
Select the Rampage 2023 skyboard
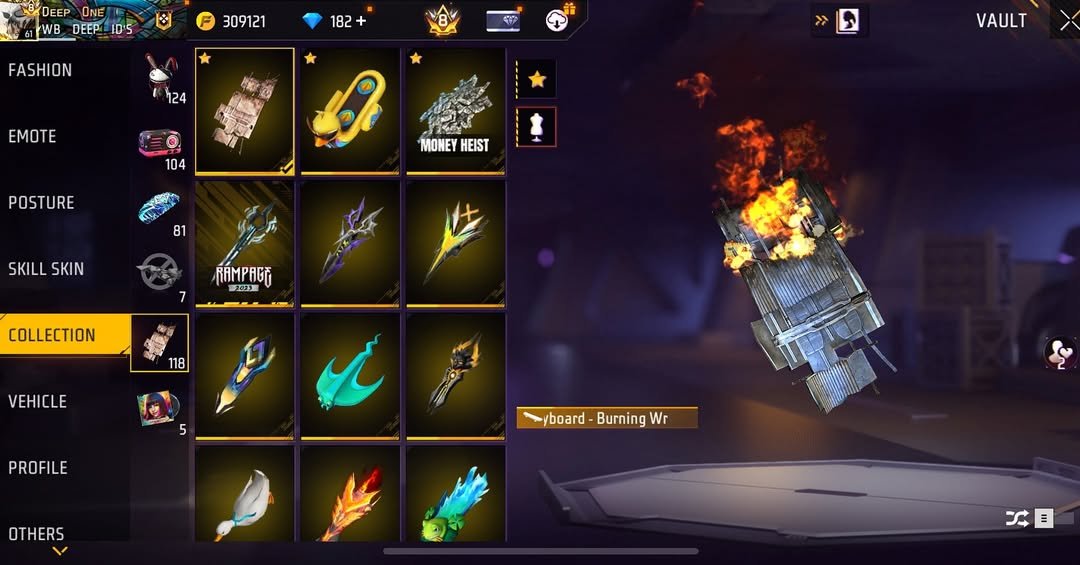coord(245,243)
